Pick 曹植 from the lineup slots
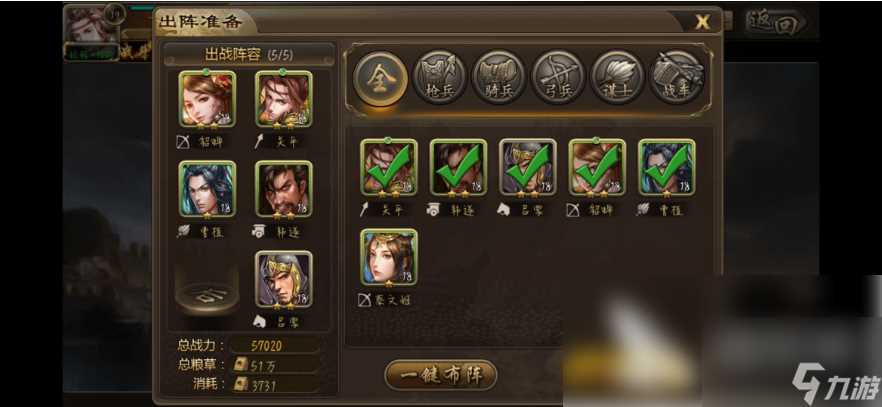 click(207, 190)
